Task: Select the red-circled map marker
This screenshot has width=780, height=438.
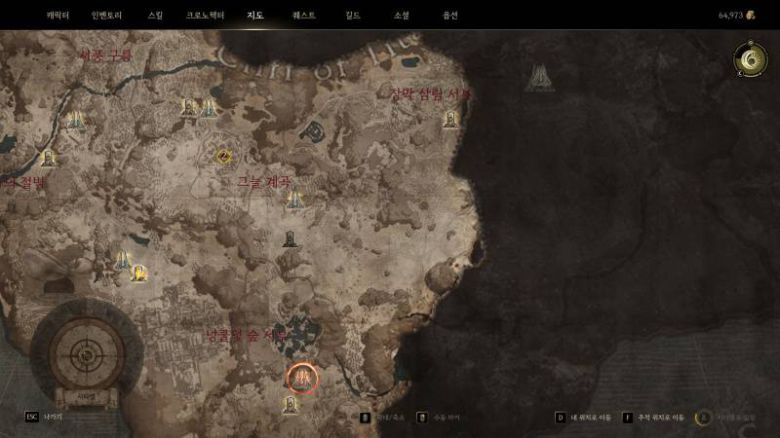Action: point(303,377)
